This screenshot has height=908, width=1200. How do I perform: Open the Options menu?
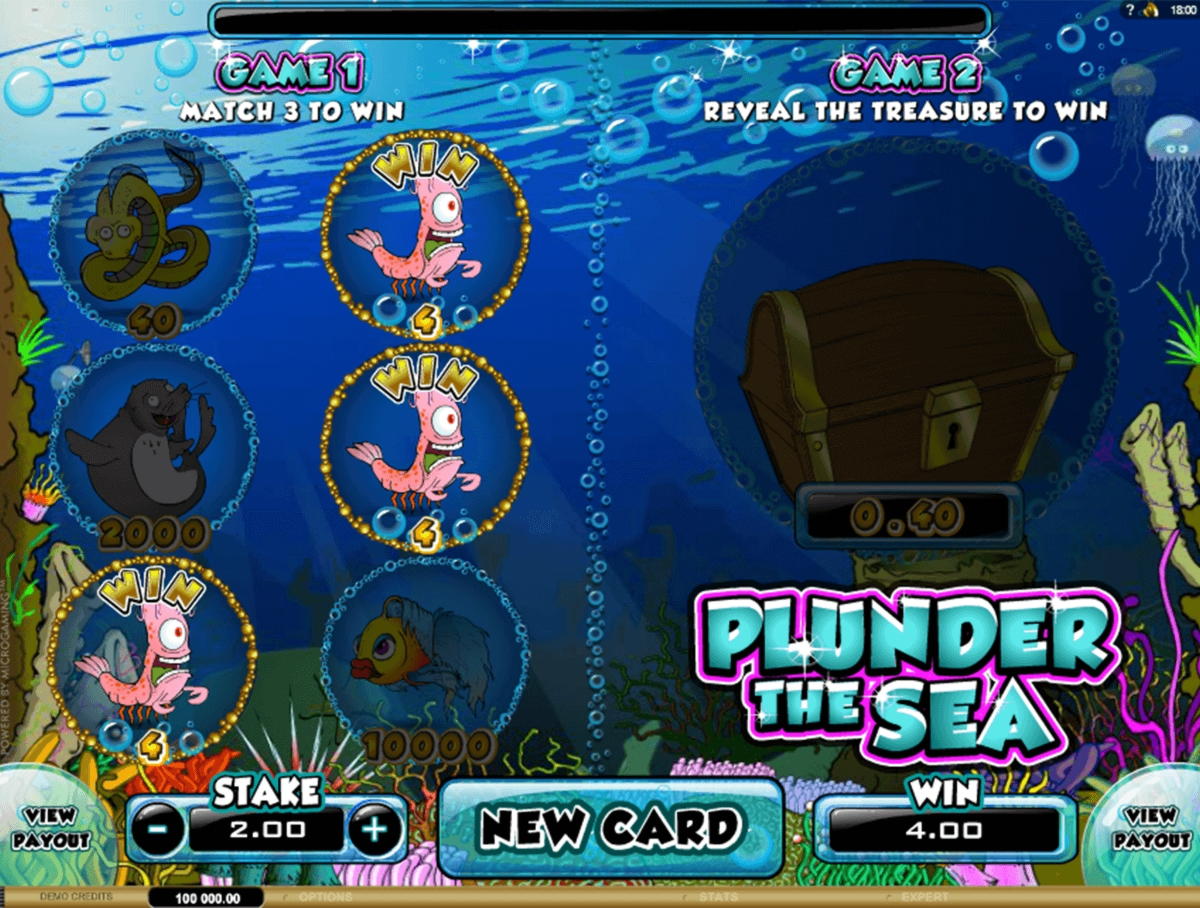pos(326,897)
